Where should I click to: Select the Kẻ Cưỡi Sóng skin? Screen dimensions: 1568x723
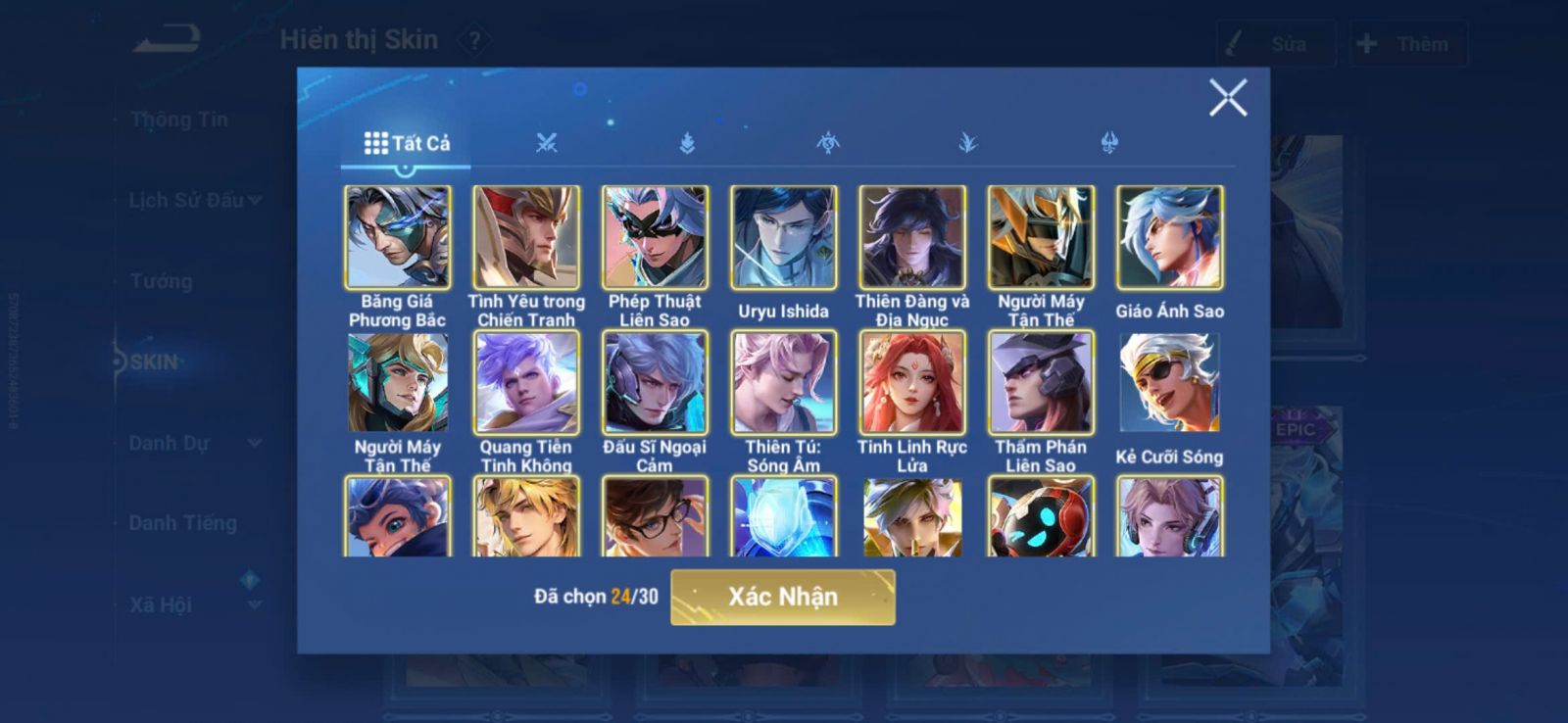coord(1169,383)
